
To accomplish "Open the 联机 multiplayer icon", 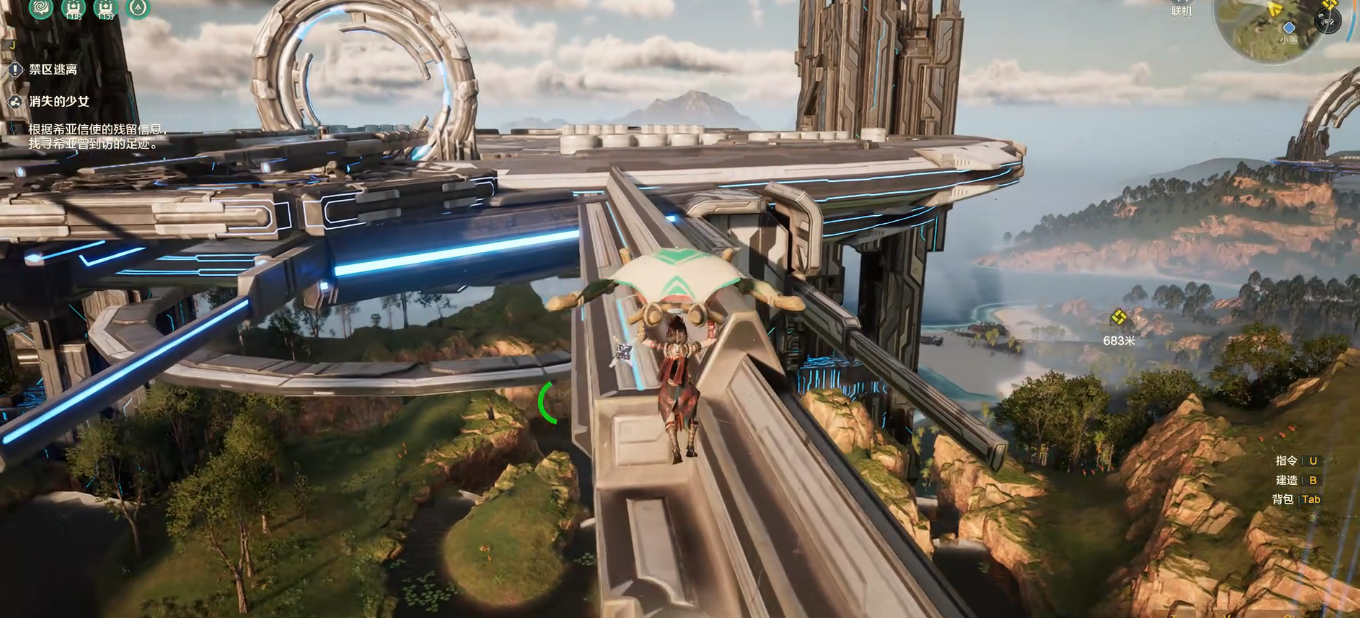I will coord(1182,10).
